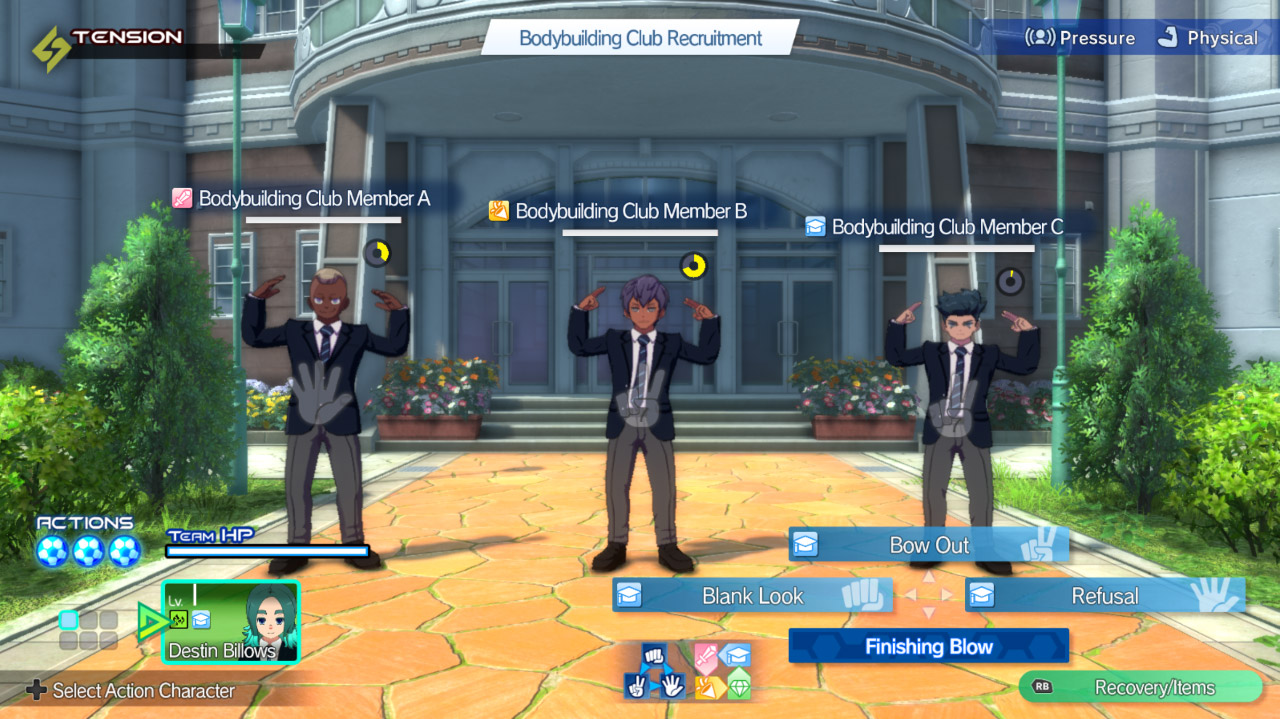
Task: Select Destin Billows character card
Action: [x=231, y=622]
